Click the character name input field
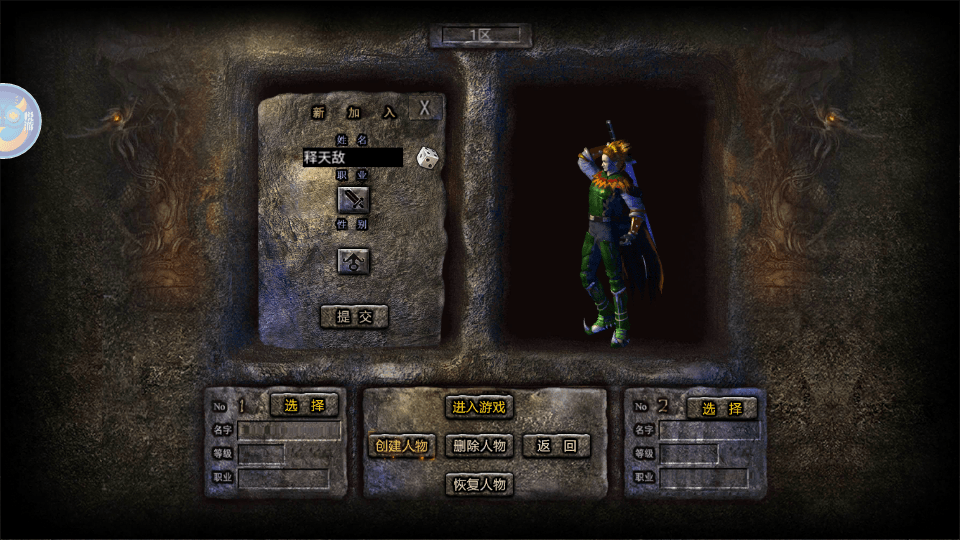This screenshot has width=960, height=540. (352, 157)
